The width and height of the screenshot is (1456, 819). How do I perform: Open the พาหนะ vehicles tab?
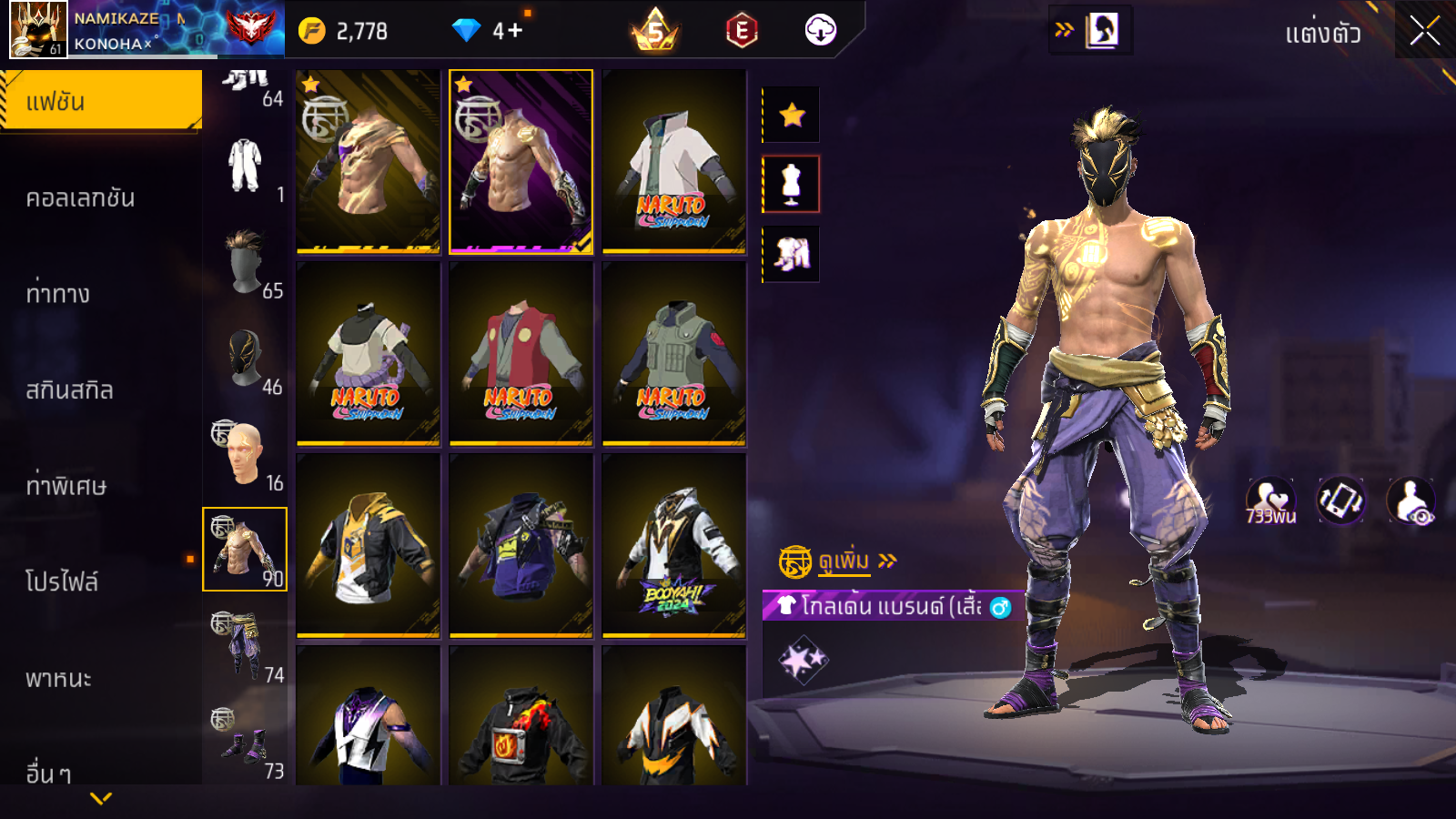pos(59,679)
